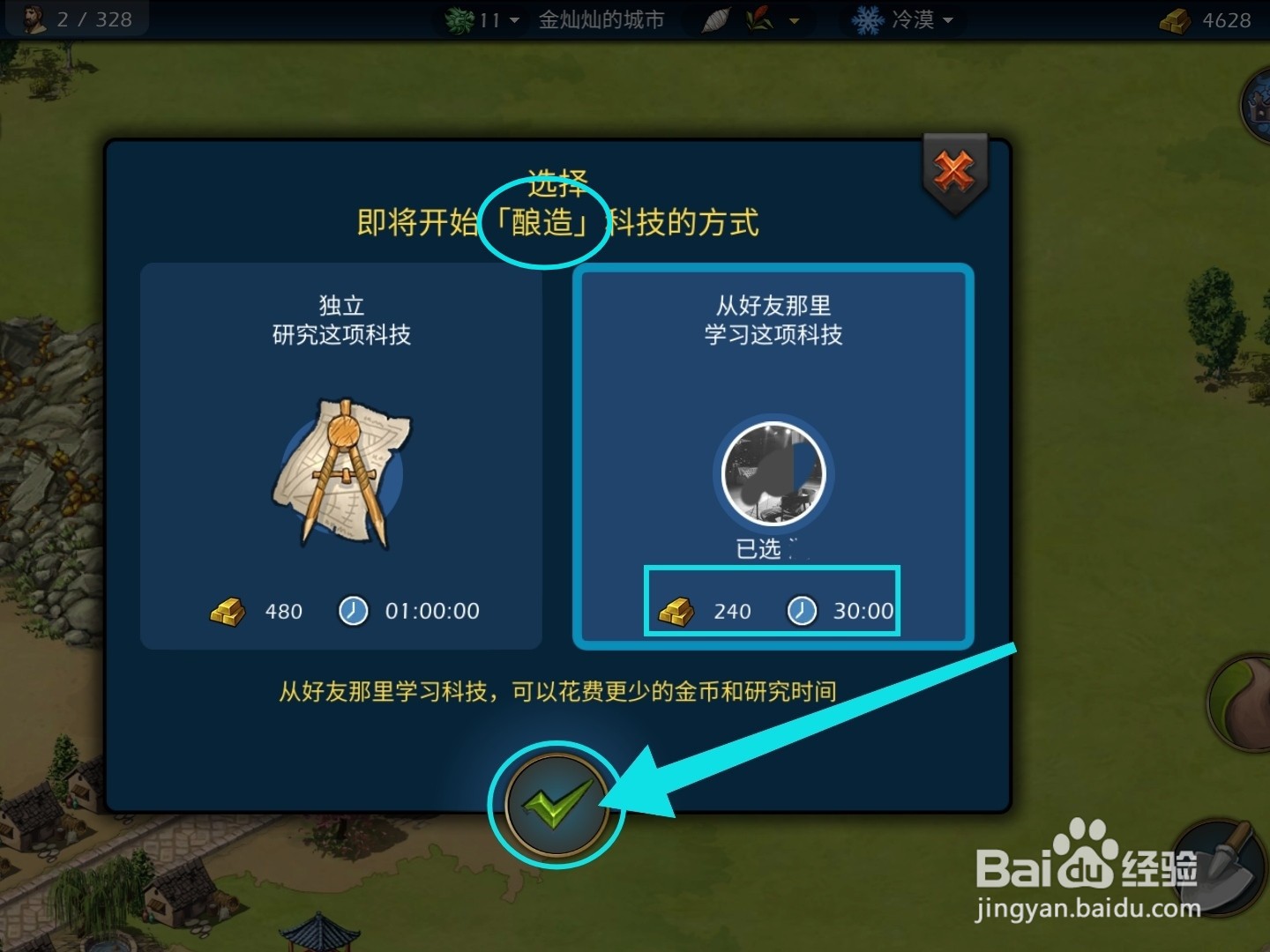Click the red flower plant icon
This screenshot has height=952, width=1270.
[759, 19]
